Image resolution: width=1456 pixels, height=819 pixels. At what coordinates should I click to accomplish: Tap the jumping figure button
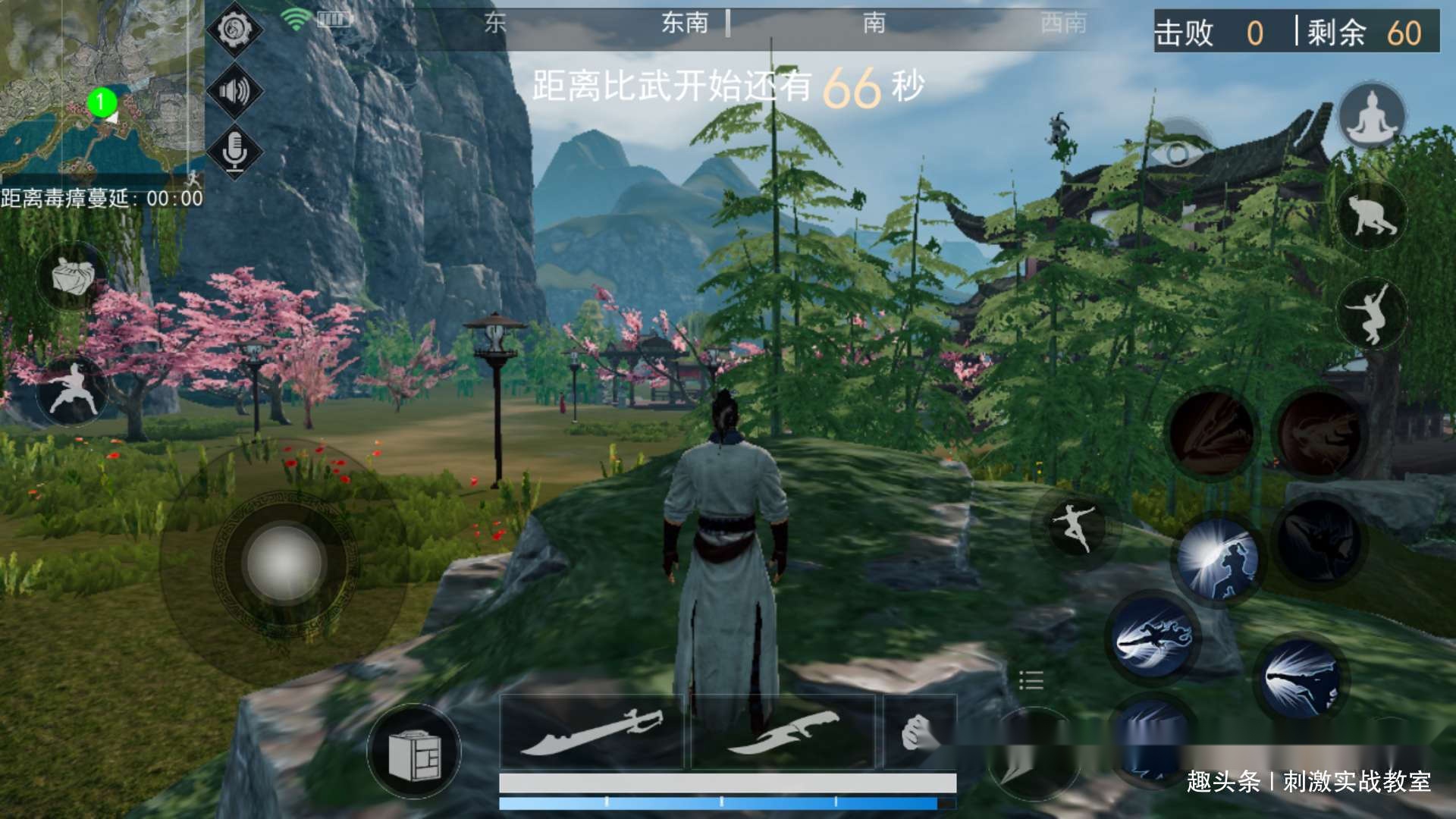coord(1371,312)
